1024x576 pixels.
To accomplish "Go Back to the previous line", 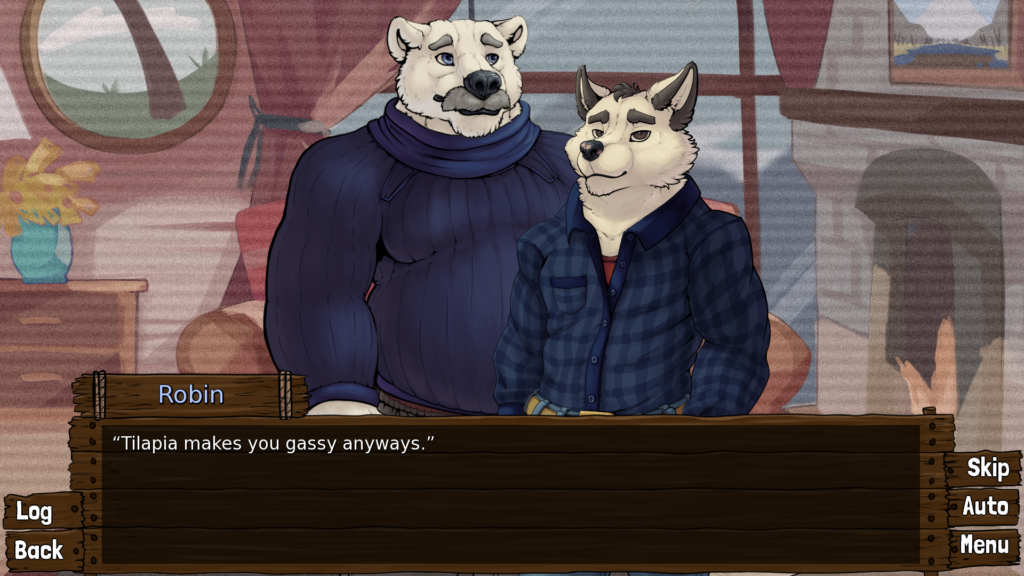I will (39, 550).
